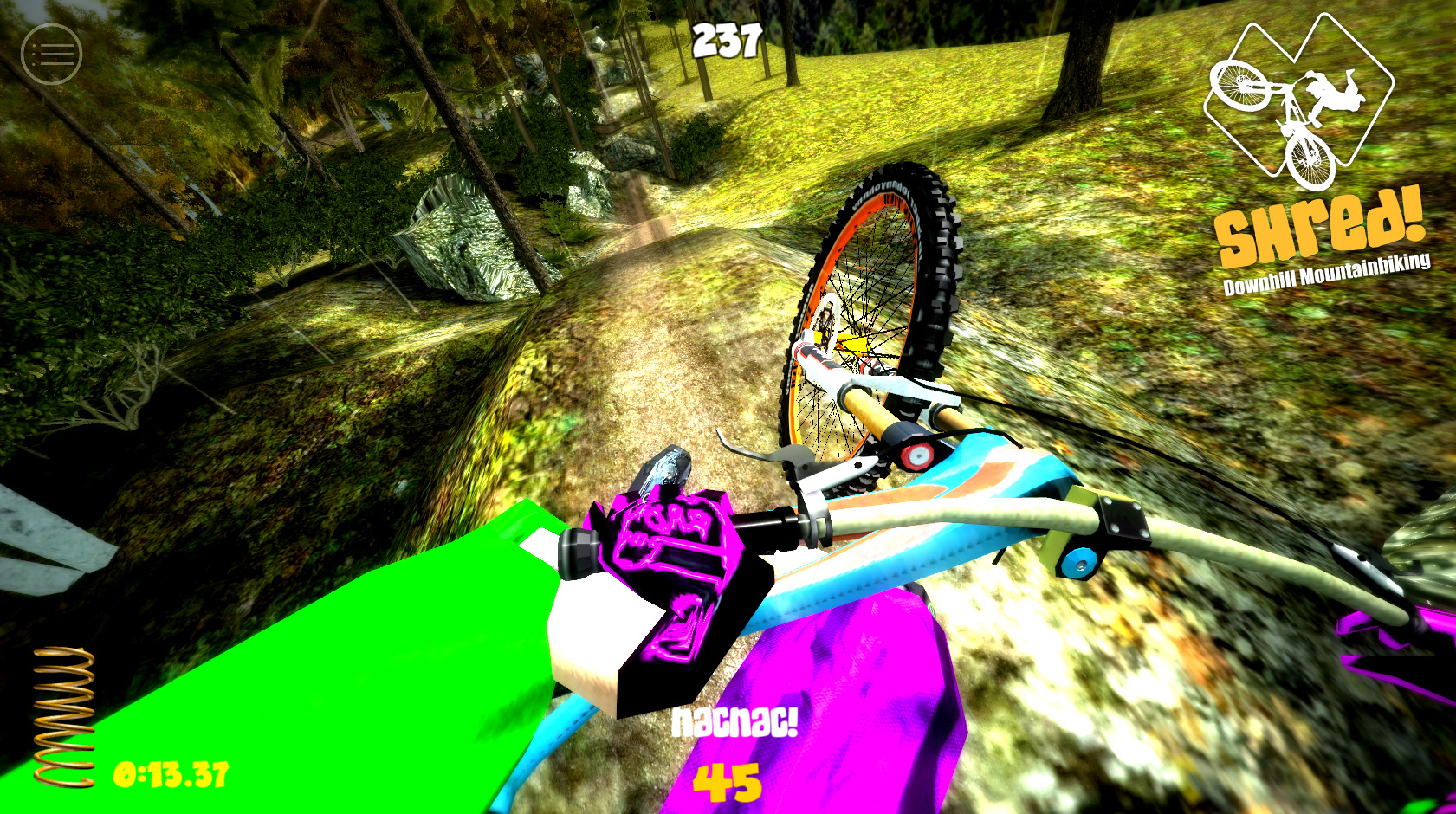Viewport: 1456px width, 814px height.
Task: Tap the score counter showing 237
Action: [726, 39]
